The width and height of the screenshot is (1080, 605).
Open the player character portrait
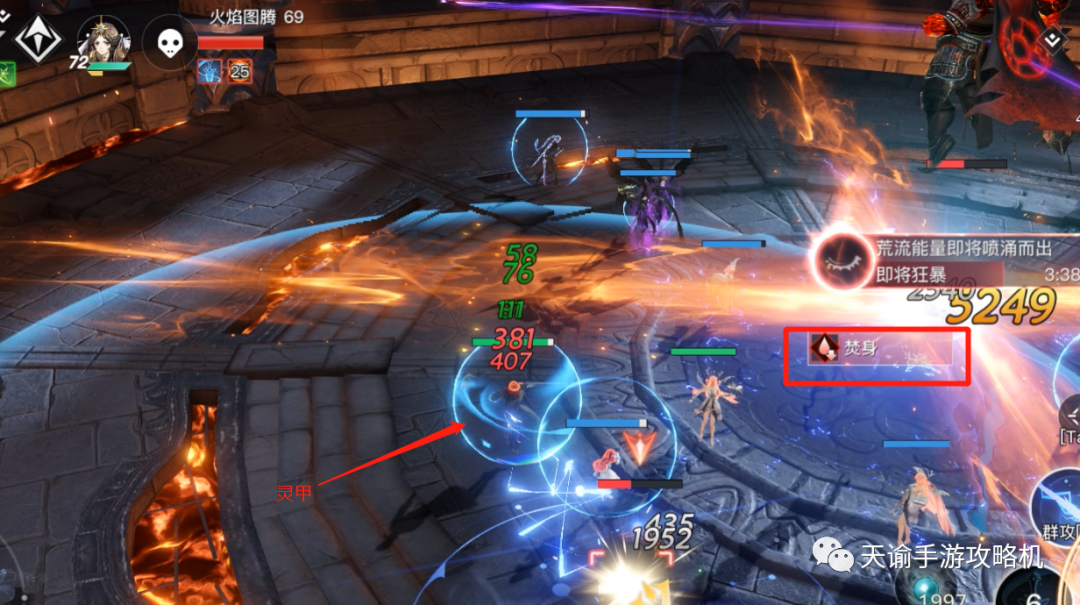coord(104,40)
